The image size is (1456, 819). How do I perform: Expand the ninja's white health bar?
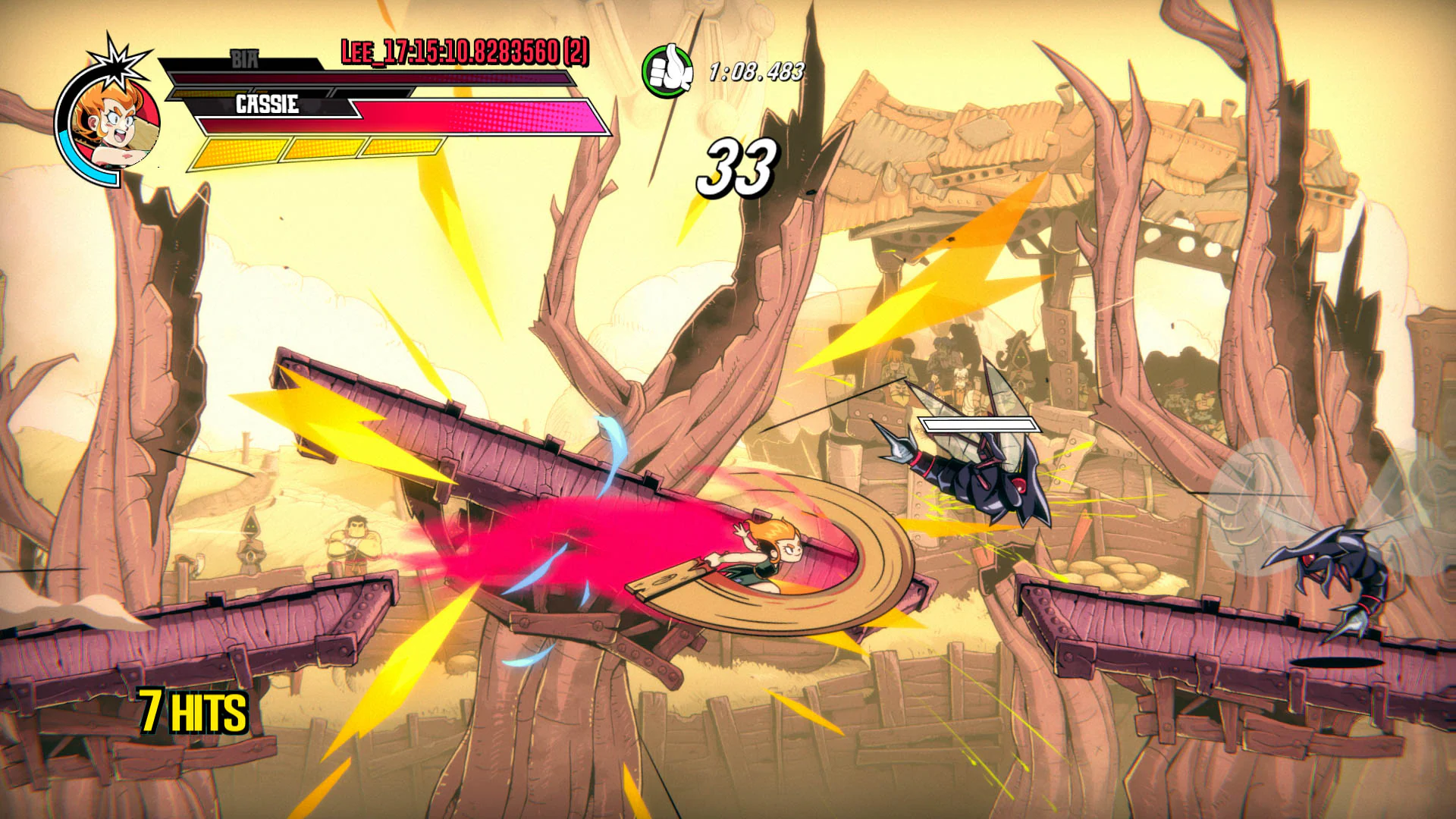pyautogui.click(x=978, y=423)
